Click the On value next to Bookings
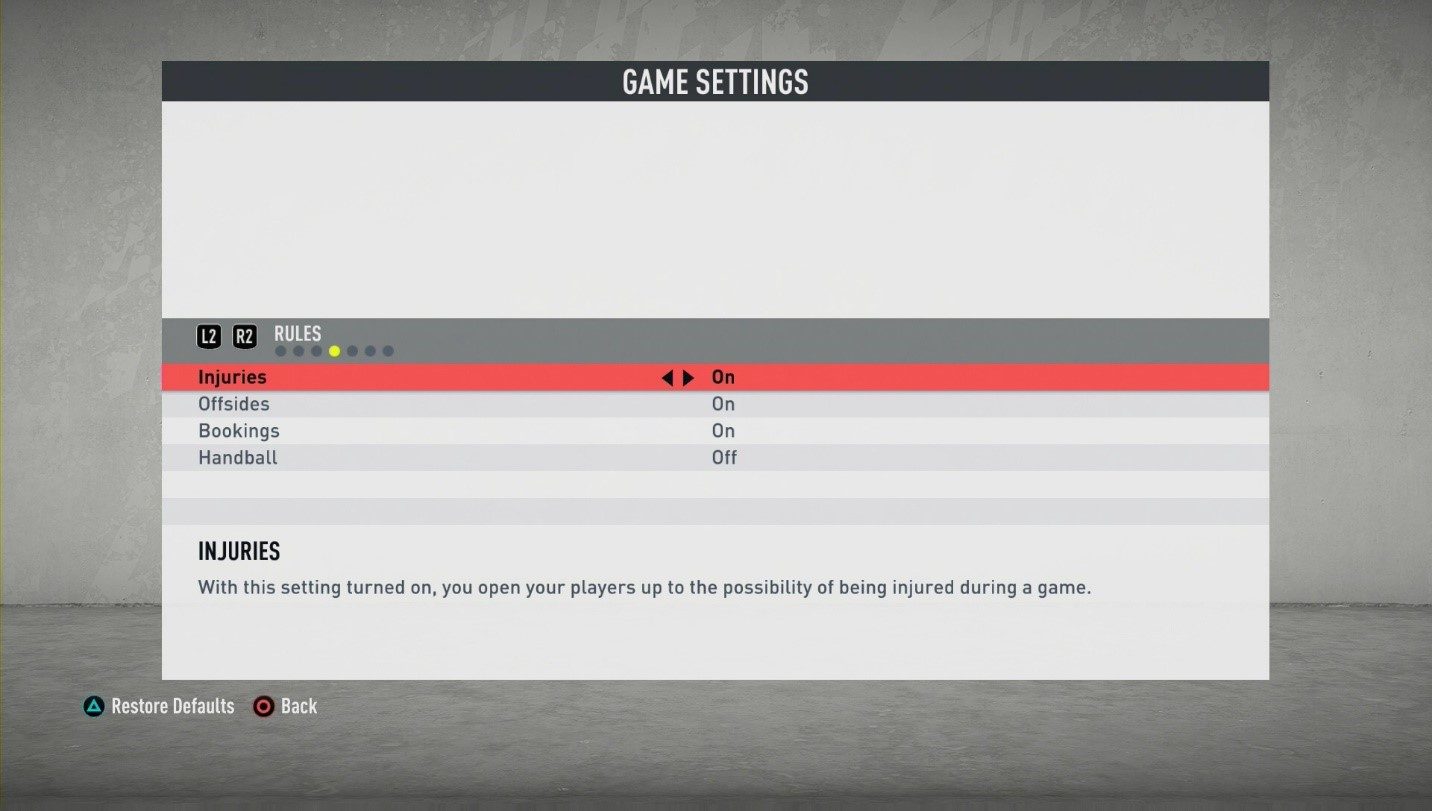This screenshot has height=811, width=1432. point(722,430)
